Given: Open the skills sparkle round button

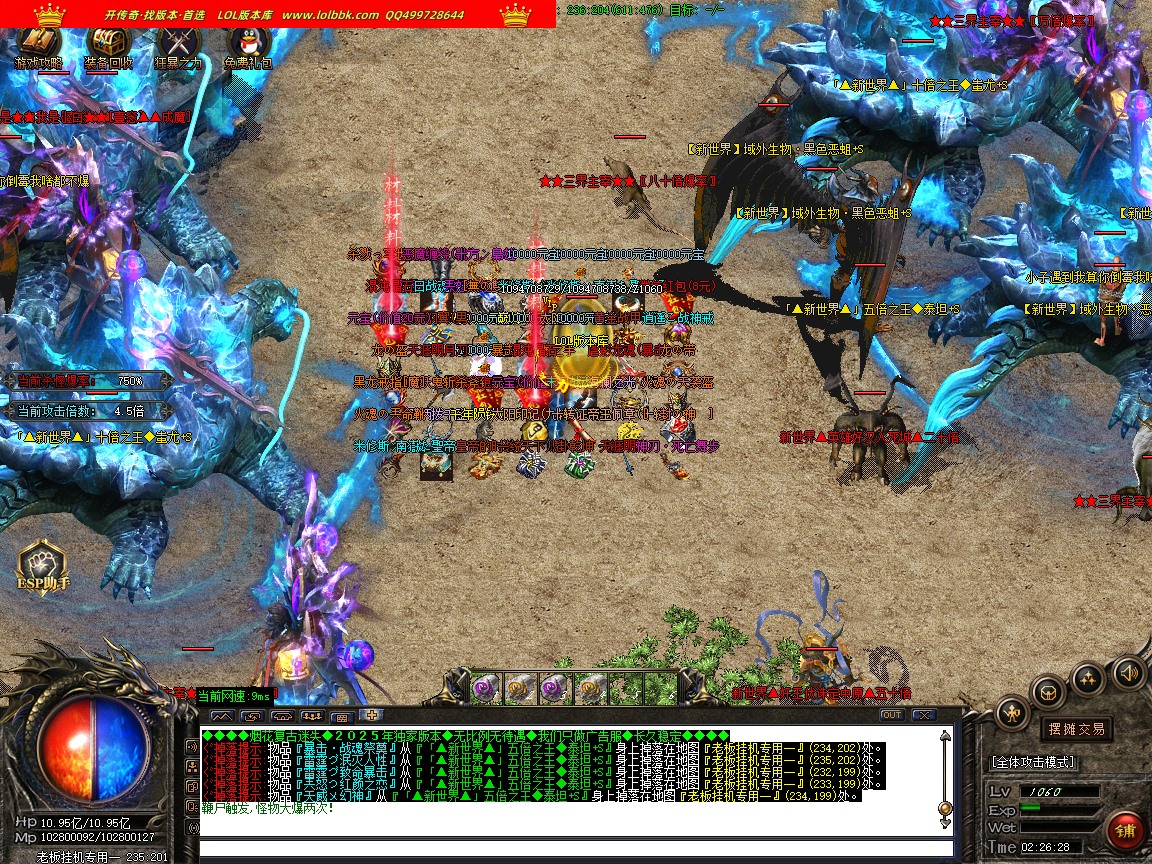Looking at the screenshot, I should (x=1088, y=678).
